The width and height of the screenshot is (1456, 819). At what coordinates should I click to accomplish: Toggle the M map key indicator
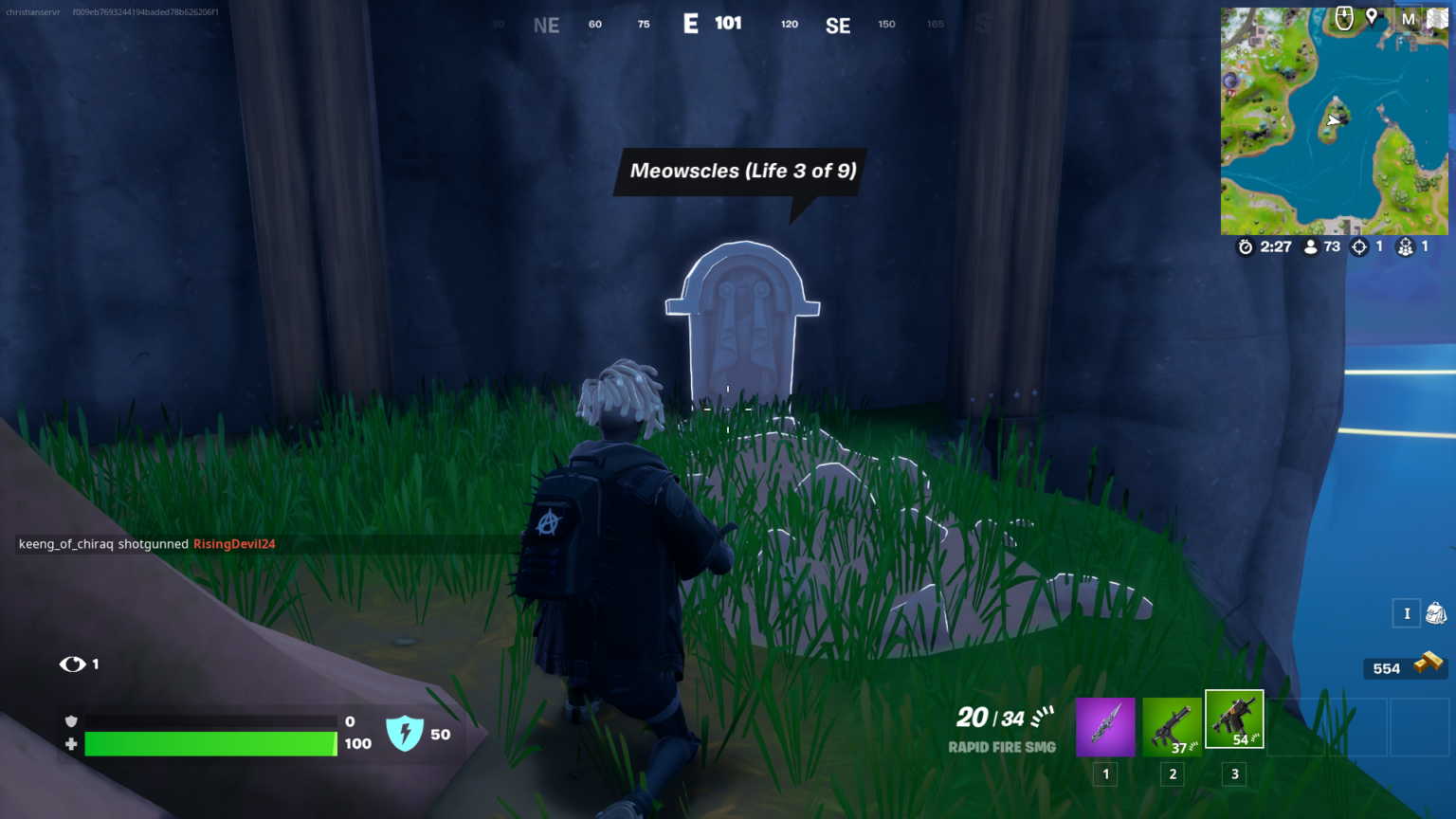(x=1407, y=17)
